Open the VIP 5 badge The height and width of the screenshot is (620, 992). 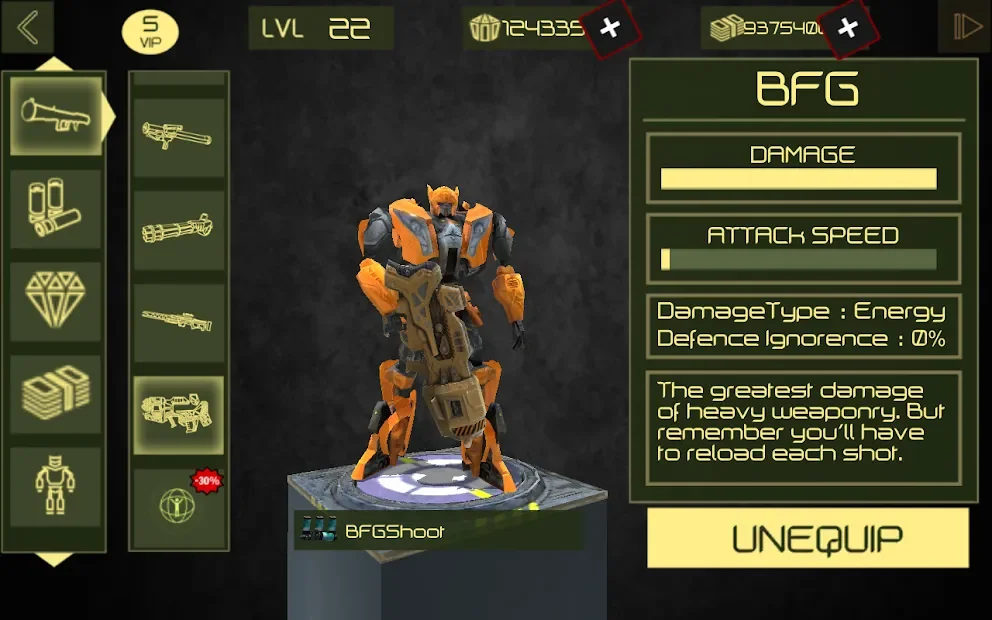(x=150, y=32)
